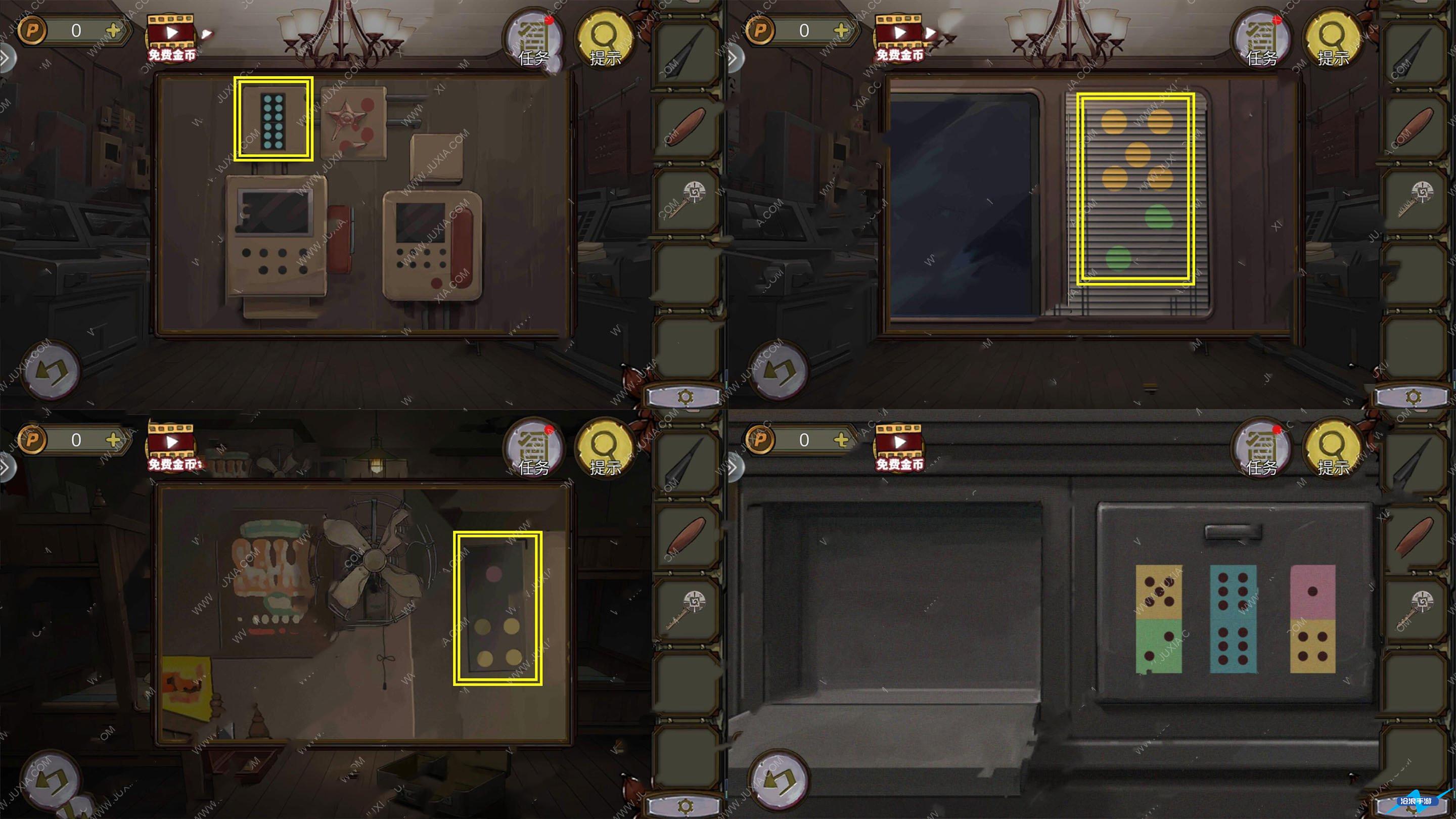Open 任务 tasks in the electric fan scene
The width and height of the screenshot is (1456, 819).
tap(533, 447)
